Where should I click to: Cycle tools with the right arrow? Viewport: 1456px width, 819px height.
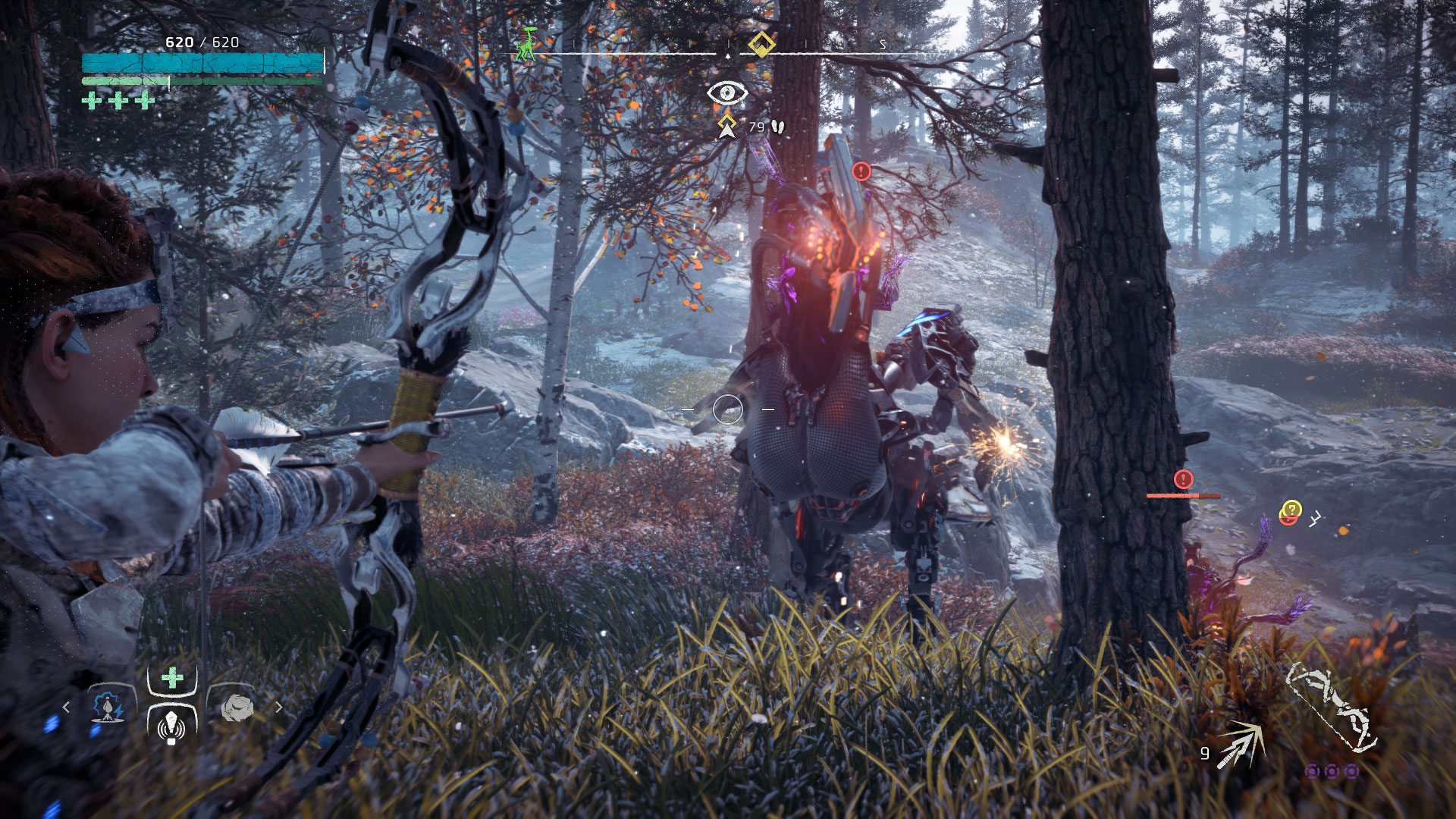[x=278, y=707]
